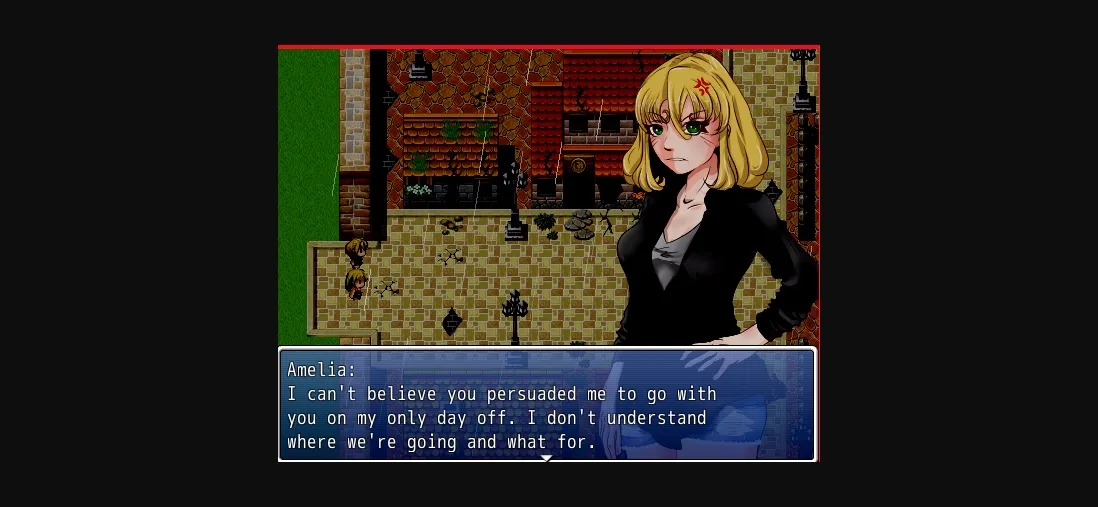1098x507 pixels.
Task: Click Amelia's dialogue message box
Action: (x=546, y=405)
